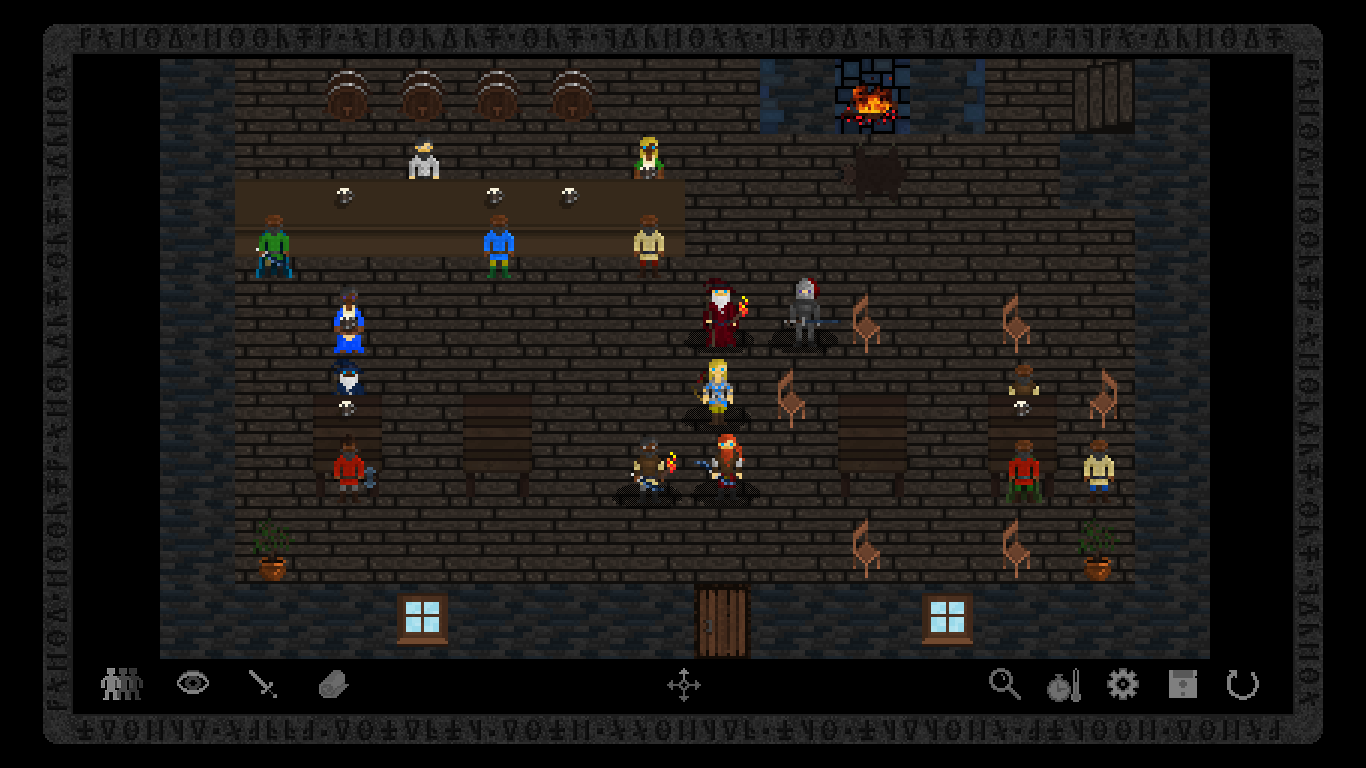
Task: Select the sword combat icon
Action: (265, 683)
